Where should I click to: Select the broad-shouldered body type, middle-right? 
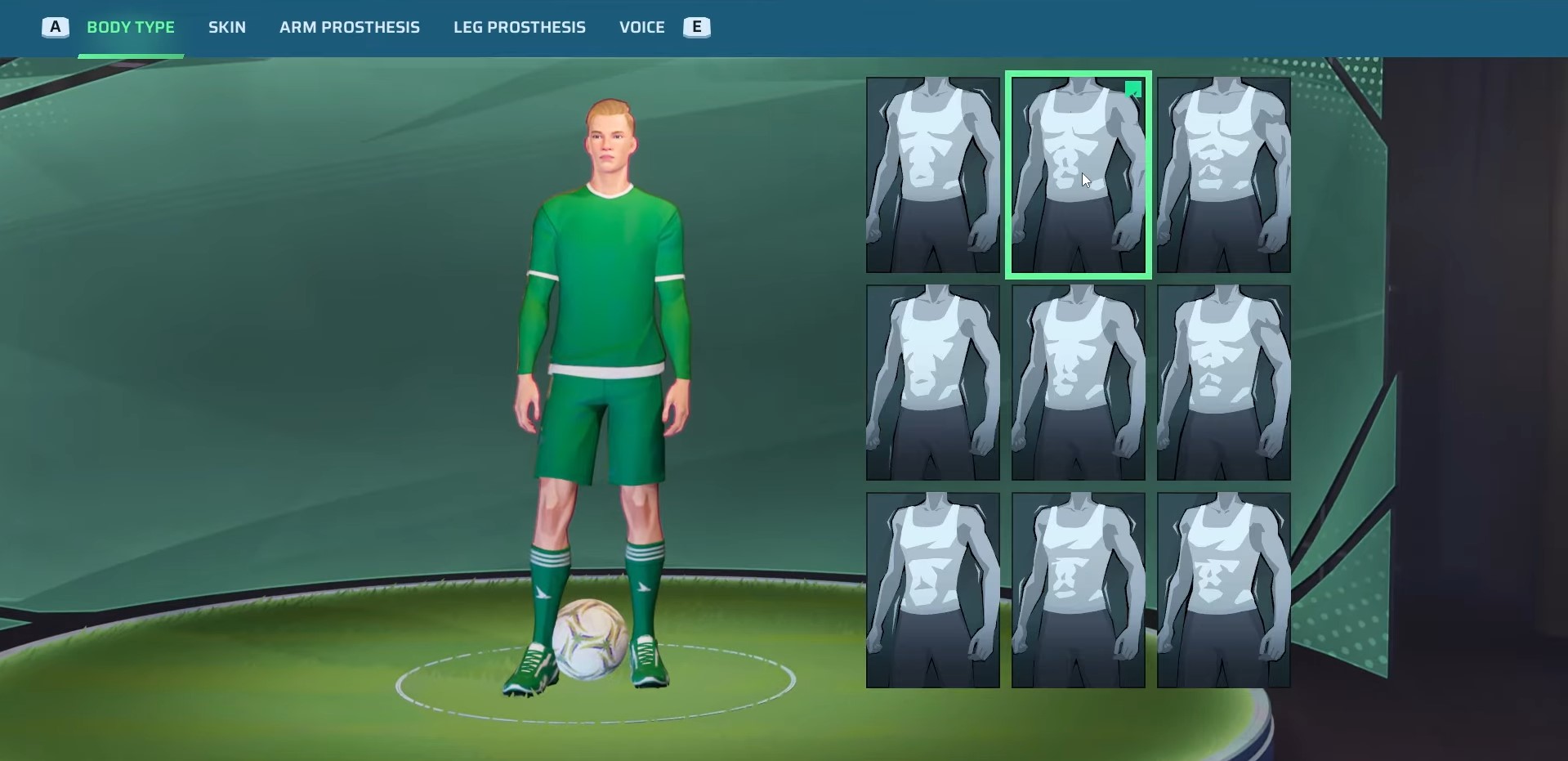1223,381
